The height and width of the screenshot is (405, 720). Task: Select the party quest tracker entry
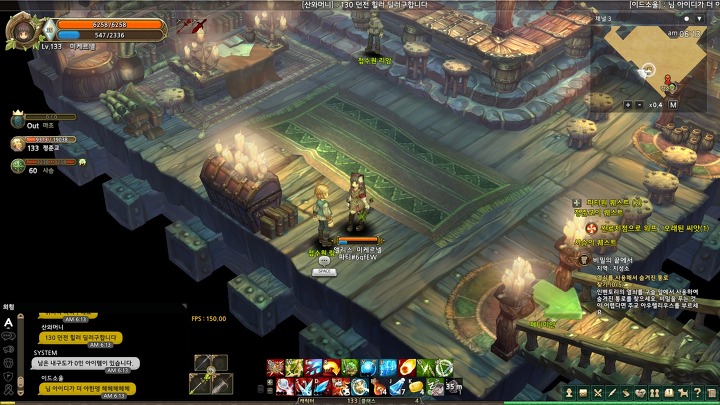click(x=610, y=204)
